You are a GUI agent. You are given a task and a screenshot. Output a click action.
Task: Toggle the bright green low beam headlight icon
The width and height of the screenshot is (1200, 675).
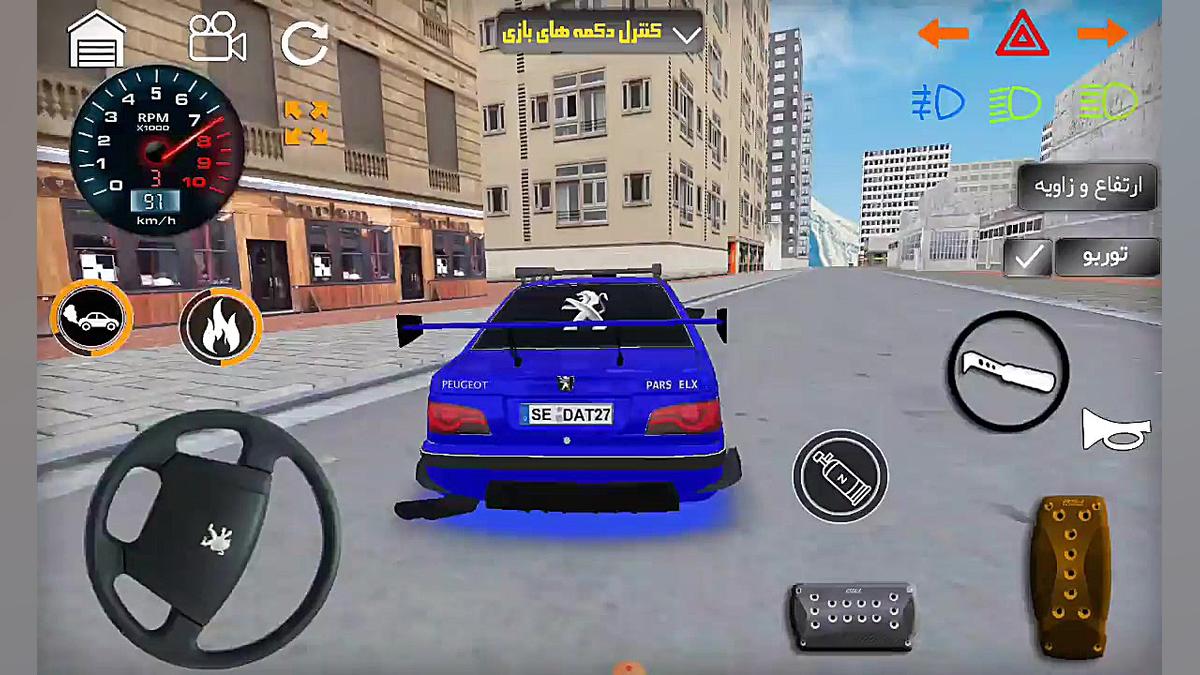click(x=1015, y=101)
